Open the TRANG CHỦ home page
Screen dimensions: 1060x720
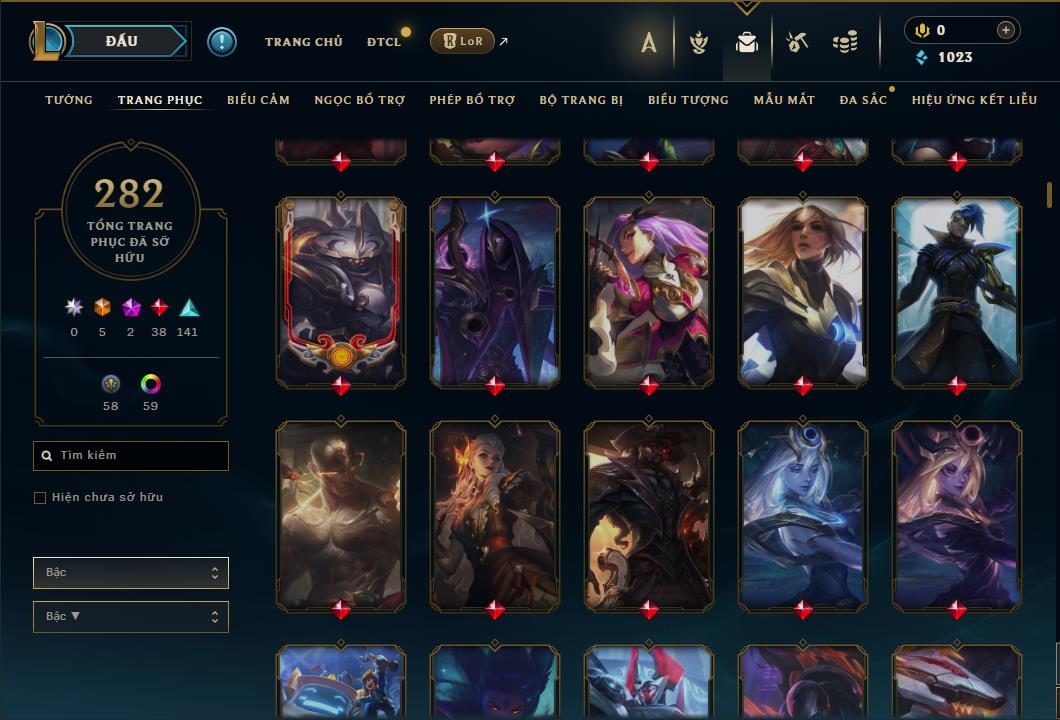[x=303, y=42]
